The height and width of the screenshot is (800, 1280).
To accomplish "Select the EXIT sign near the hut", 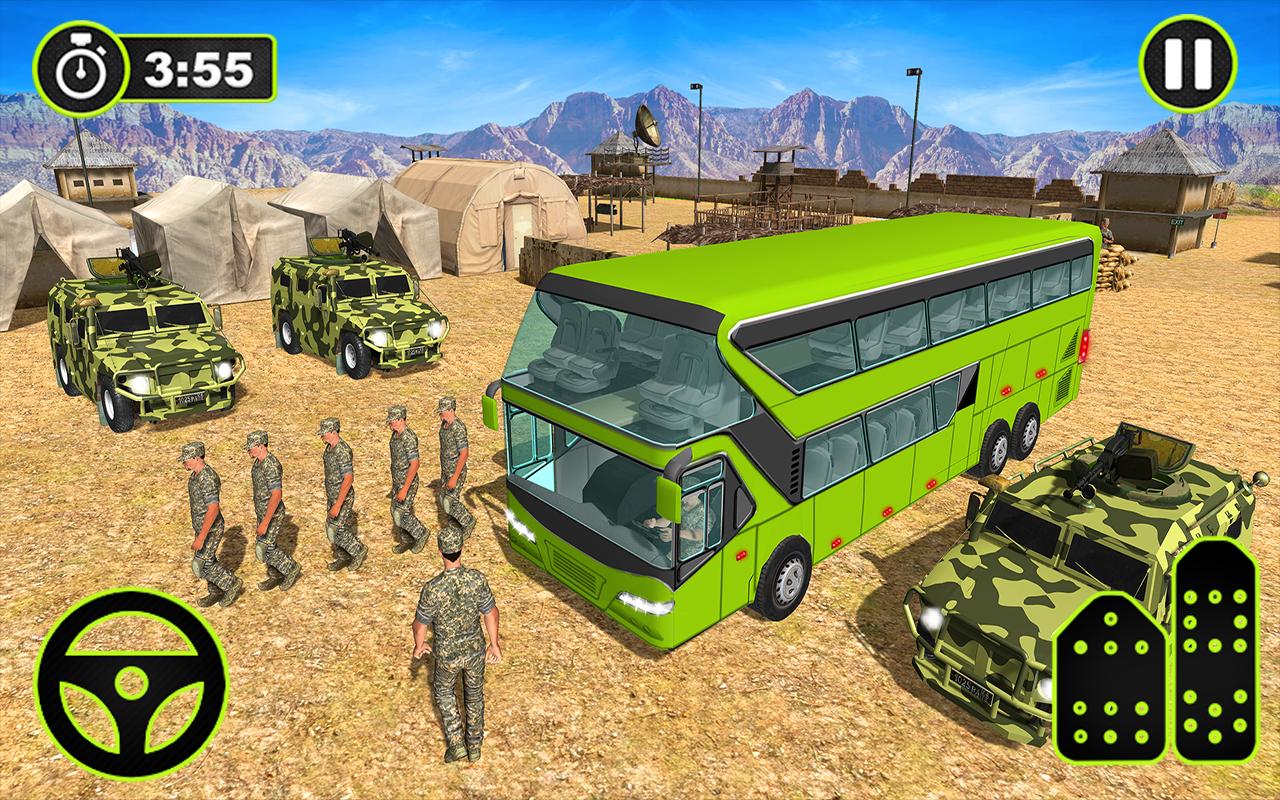I will click(1177, 221).
